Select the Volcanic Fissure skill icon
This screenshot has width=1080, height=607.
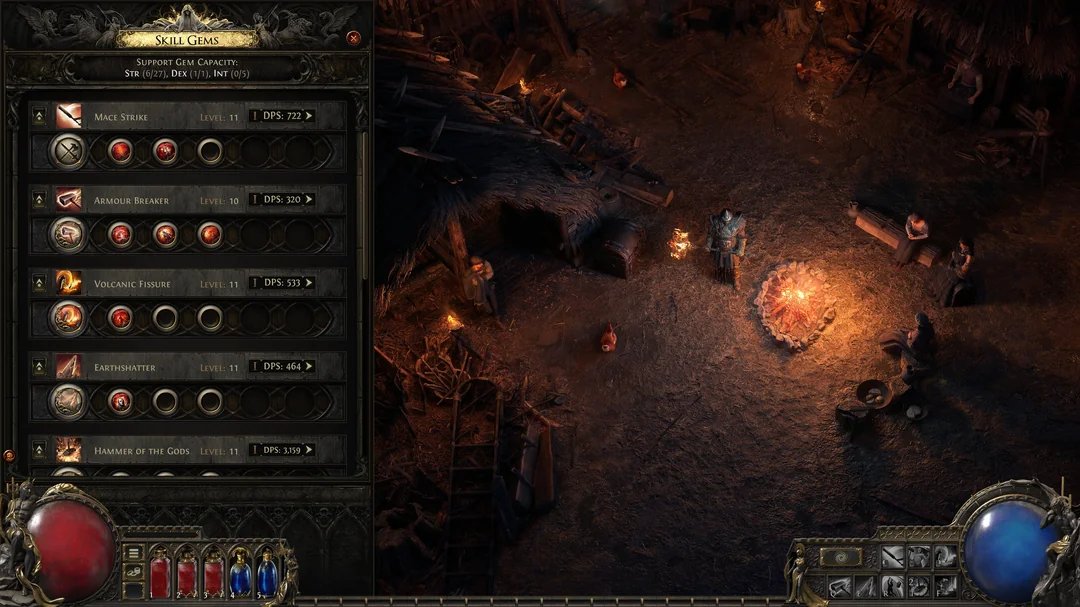point(69,283)
